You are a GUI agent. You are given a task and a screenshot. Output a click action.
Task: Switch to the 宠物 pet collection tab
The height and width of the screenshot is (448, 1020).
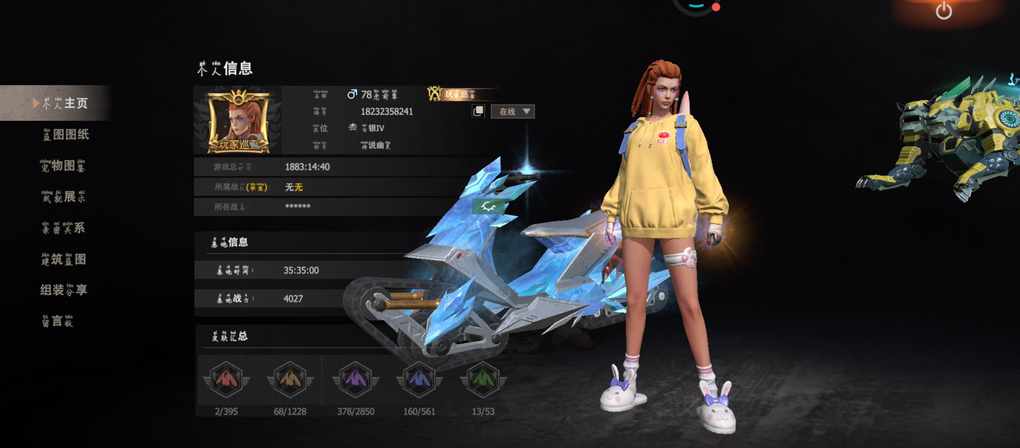pos(62,165)
